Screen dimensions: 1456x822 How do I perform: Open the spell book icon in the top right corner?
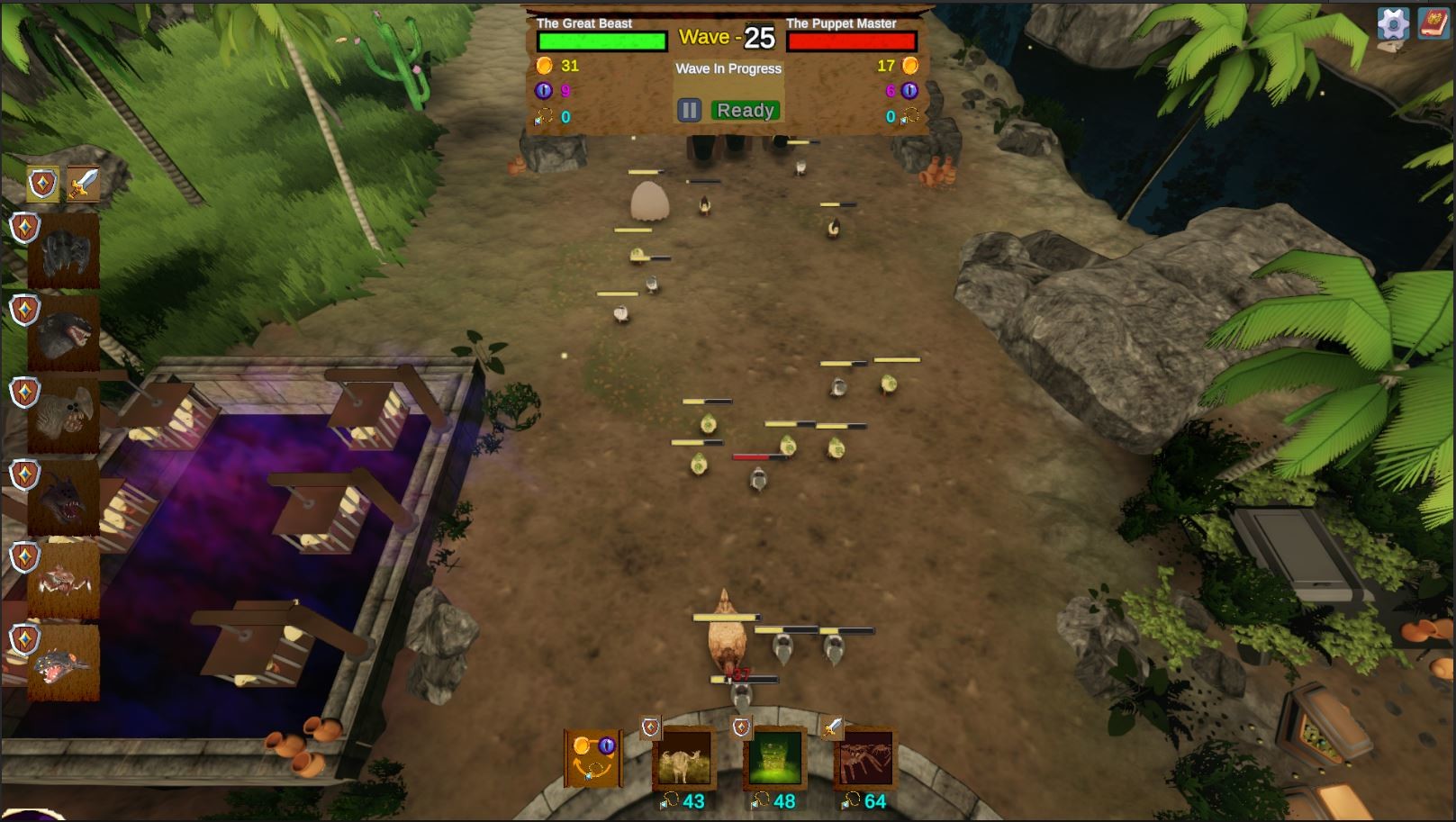coord(1433,24)
